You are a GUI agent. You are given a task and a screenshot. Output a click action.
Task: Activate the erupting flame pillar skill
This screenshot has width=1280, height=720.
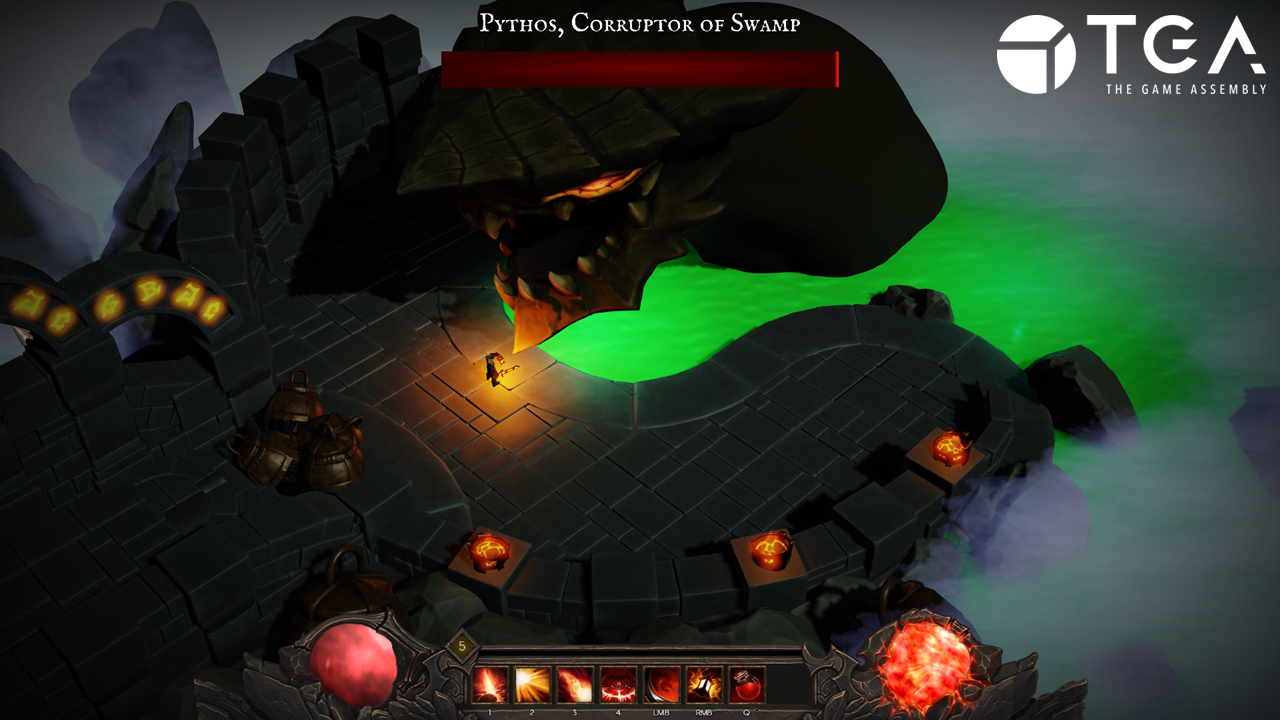pos(490,685)
